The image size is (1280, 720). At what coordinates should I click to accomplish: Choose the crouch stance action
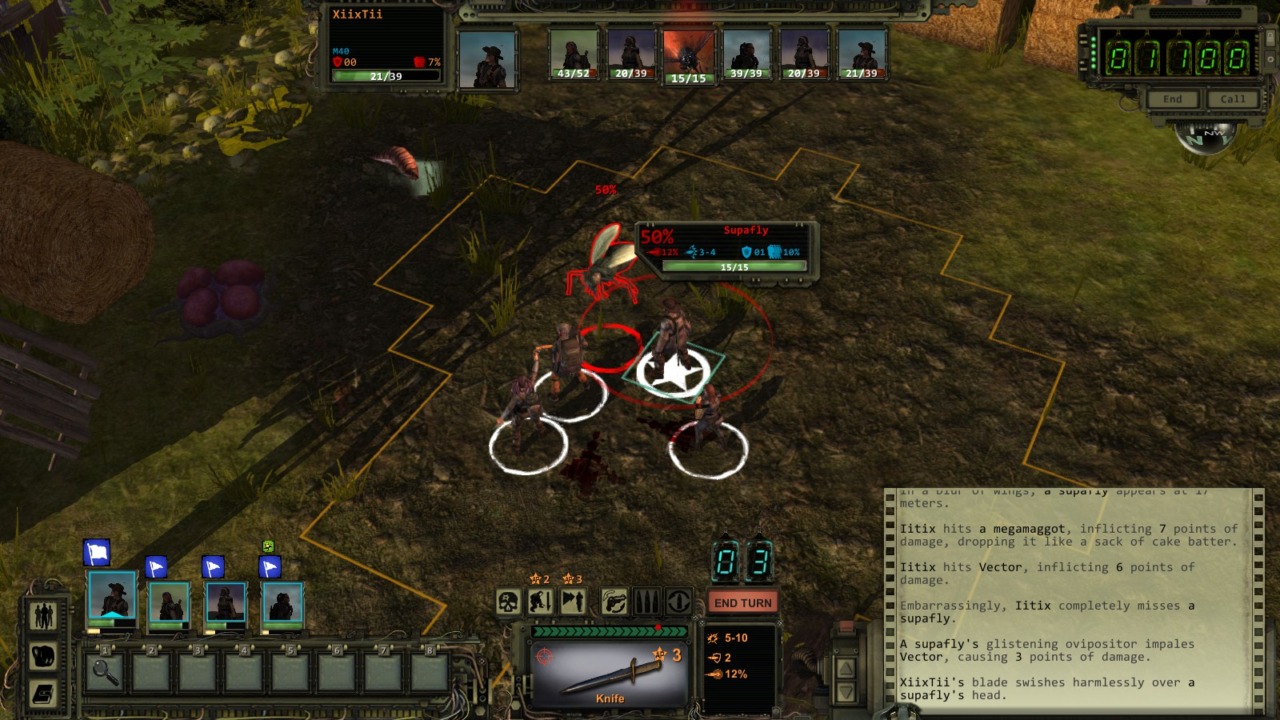pyautogui.click(x=540, y=602)
